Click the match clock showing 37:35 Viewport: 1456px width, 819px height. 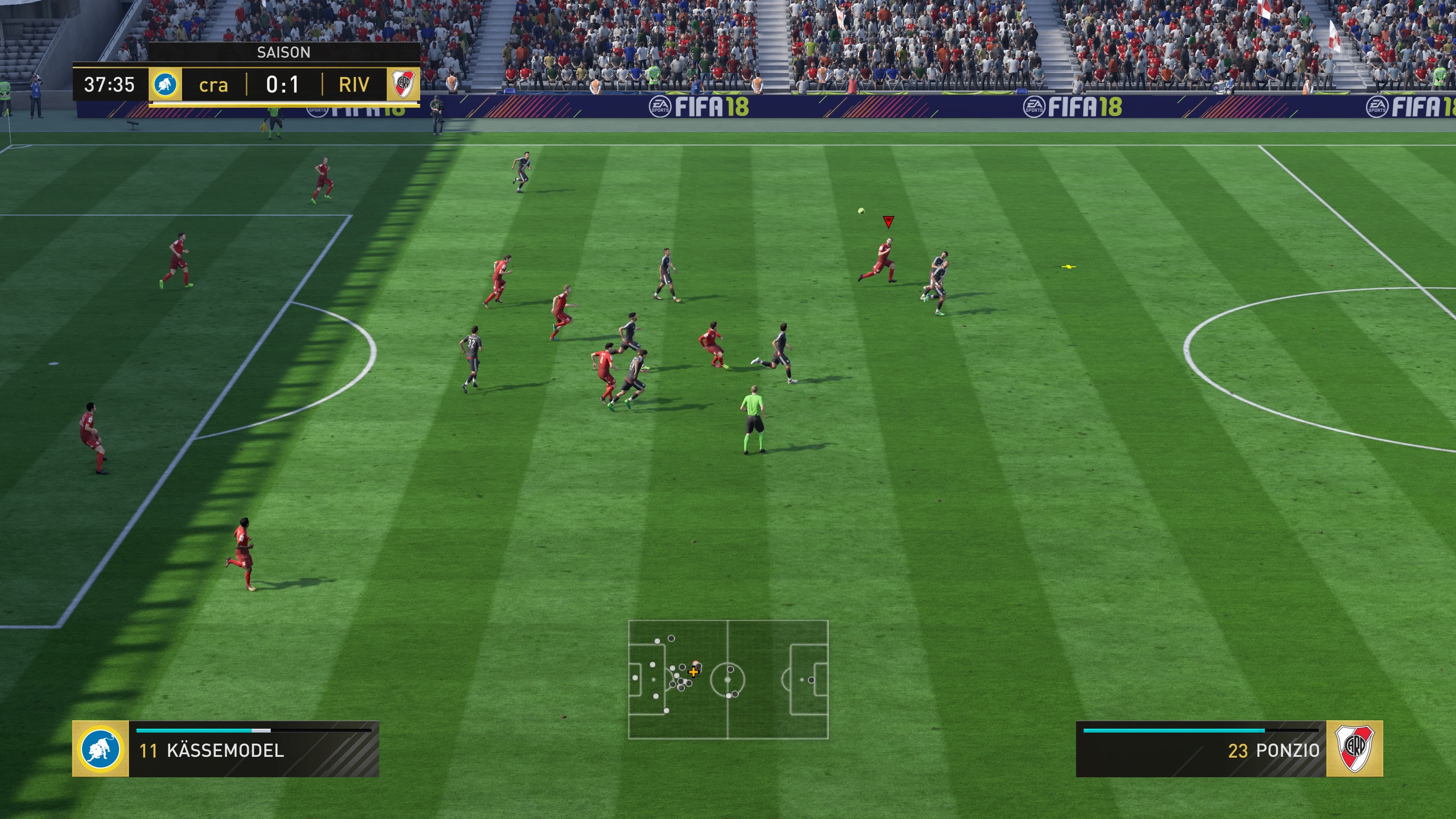click(x=109, y=85)
